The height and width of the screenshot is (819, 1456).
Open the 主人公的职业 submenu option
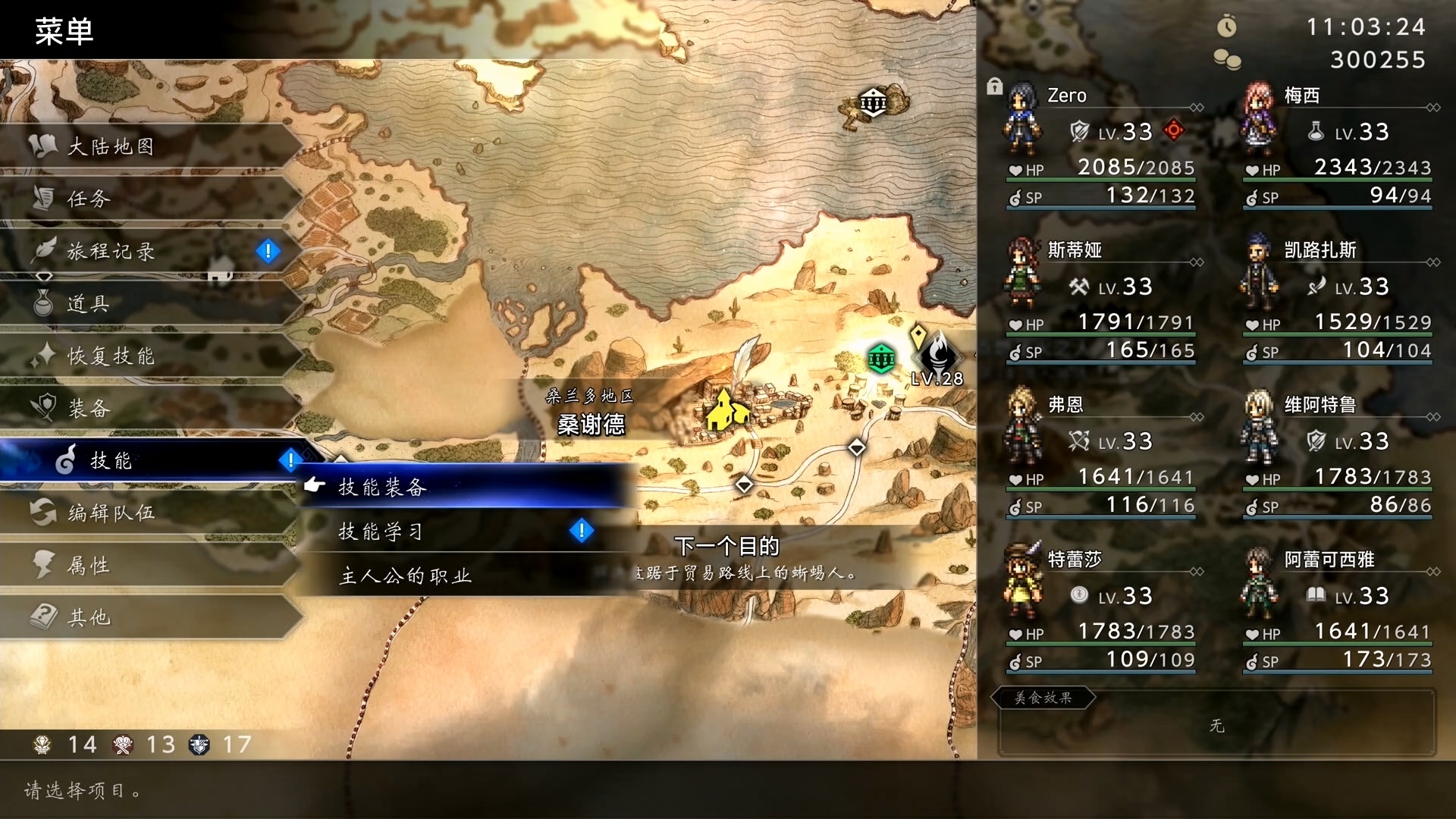point(406,576)
